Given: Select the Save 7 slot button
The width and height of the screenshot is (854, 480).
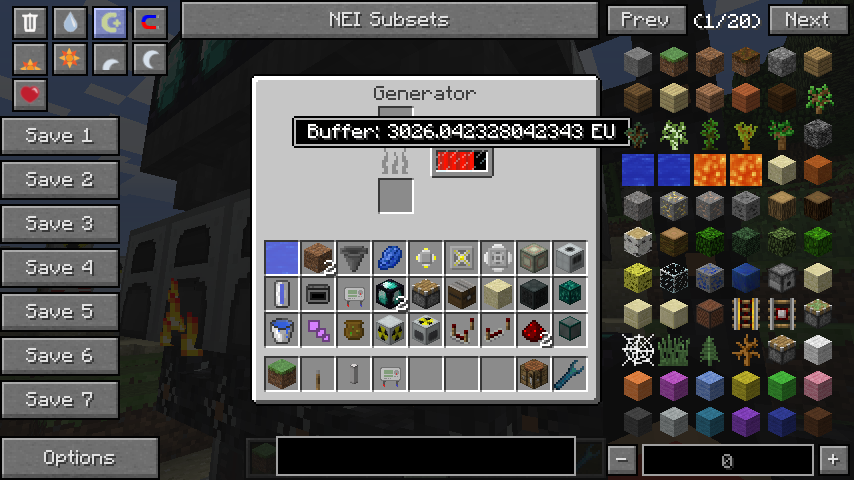Looking at the screenshot, I should tap(60, 400).
